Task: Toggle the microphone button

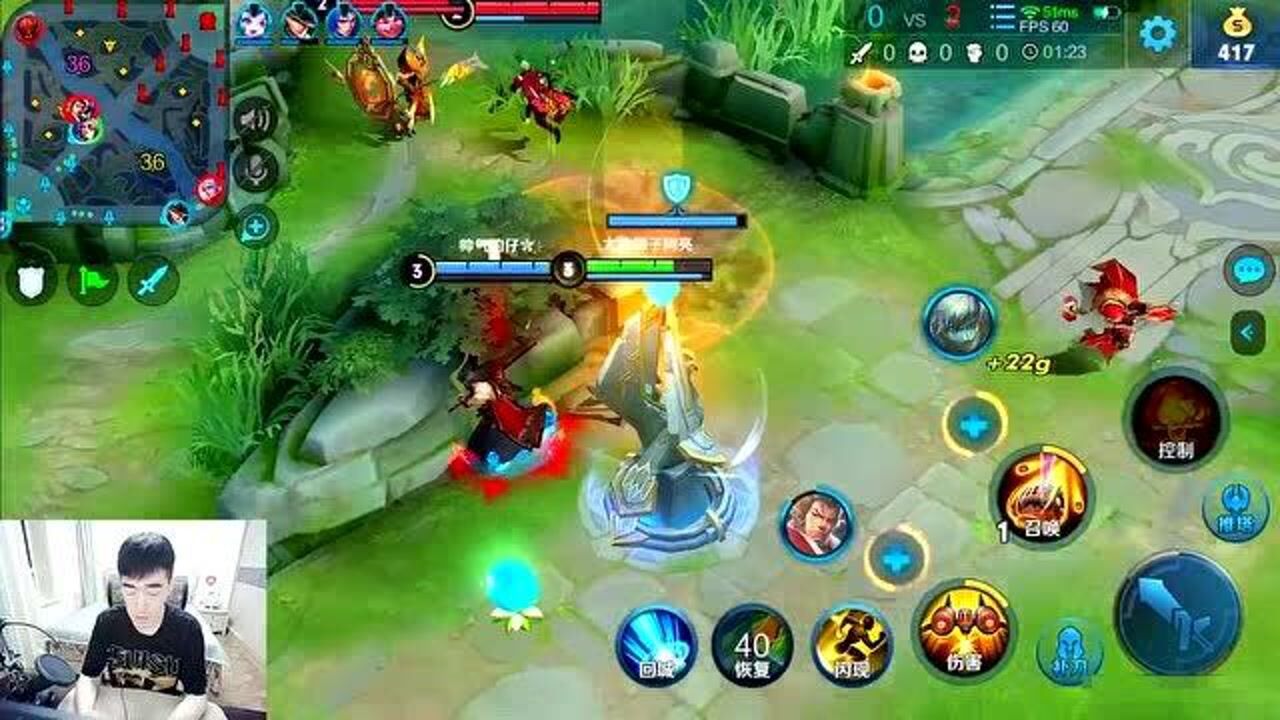Action: coord(254,170)
